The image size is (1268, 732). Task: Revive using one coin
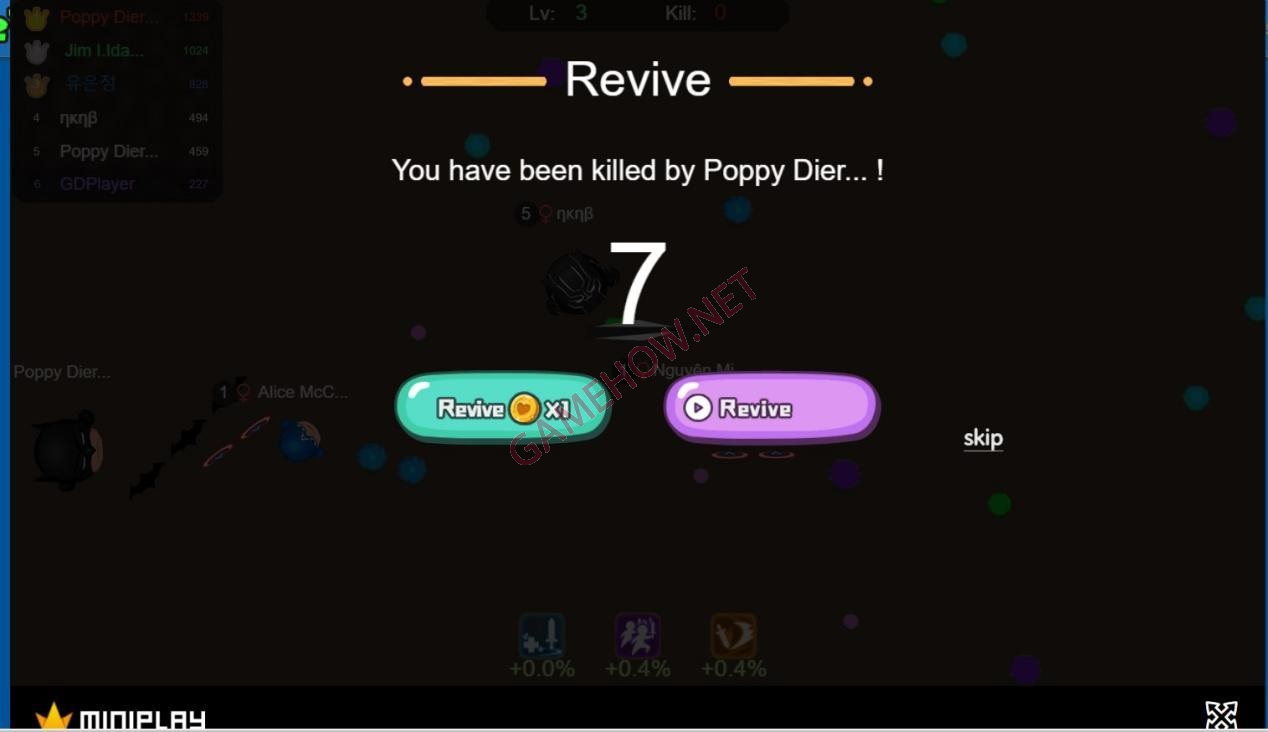pos(502,408)
